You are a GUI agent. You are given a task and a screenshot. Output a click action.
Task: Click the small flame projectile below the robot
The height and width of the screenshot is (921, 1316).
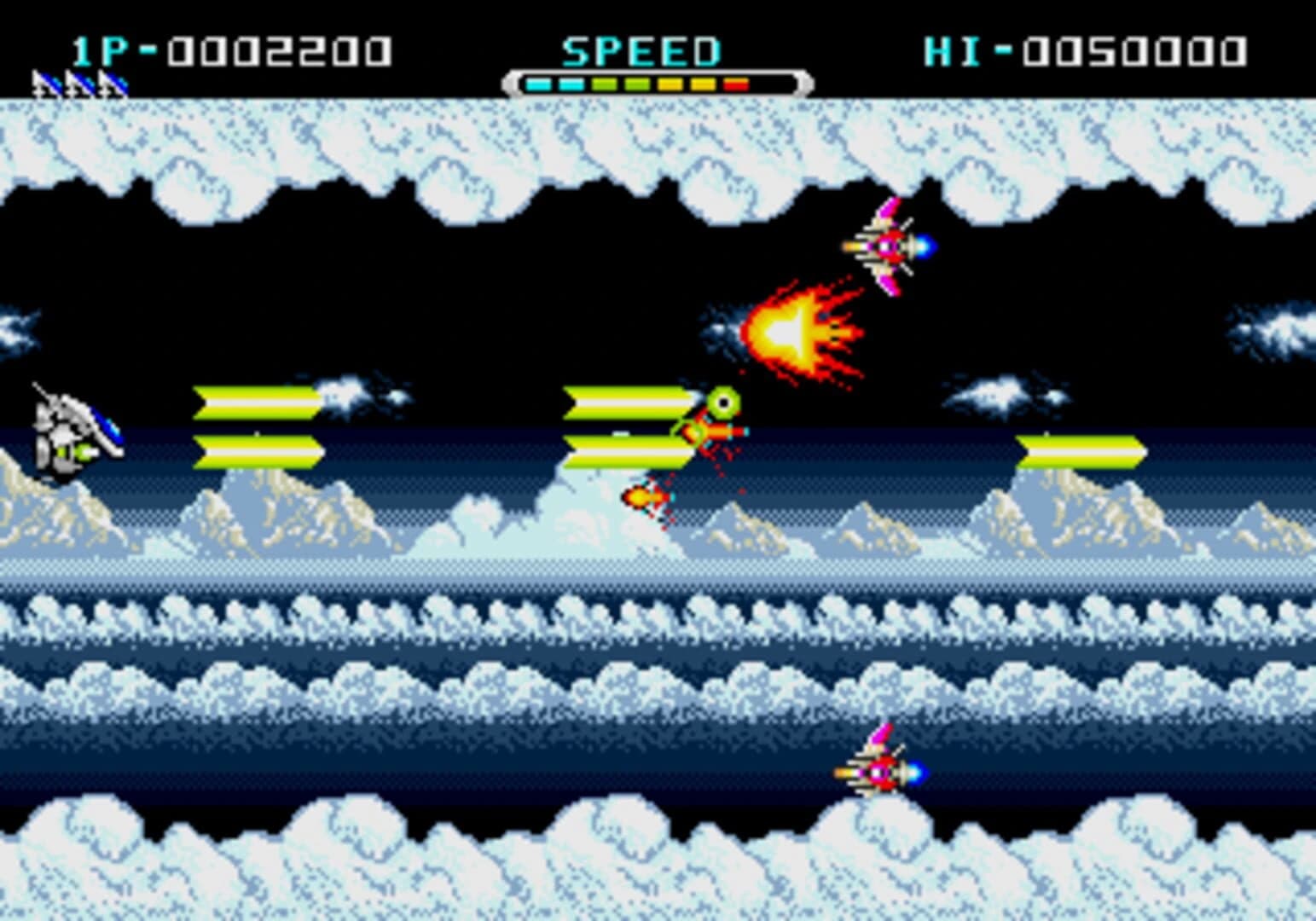pos(642,496)
